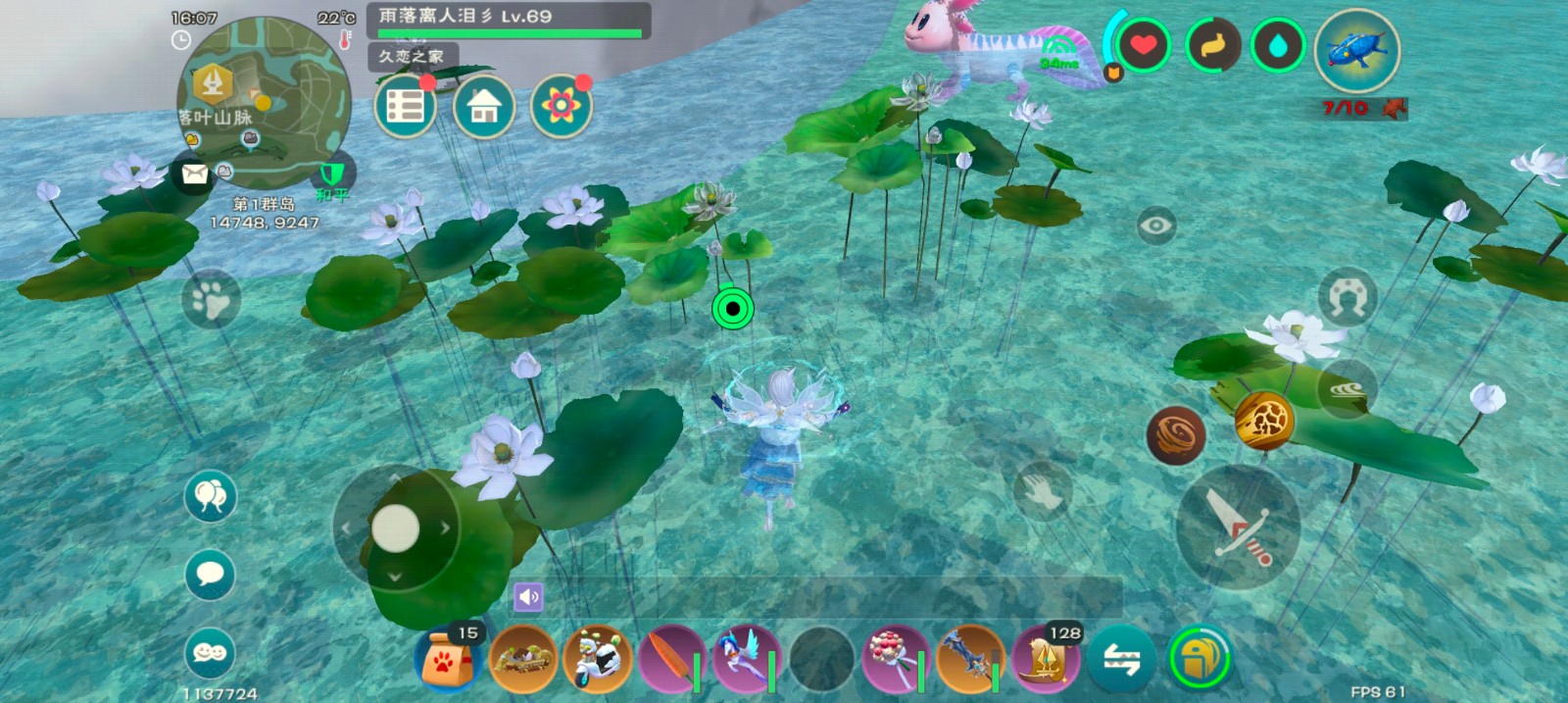Open the list menu button
Viewport: 1568px width, 703px height.
click(x=405, y=106)
